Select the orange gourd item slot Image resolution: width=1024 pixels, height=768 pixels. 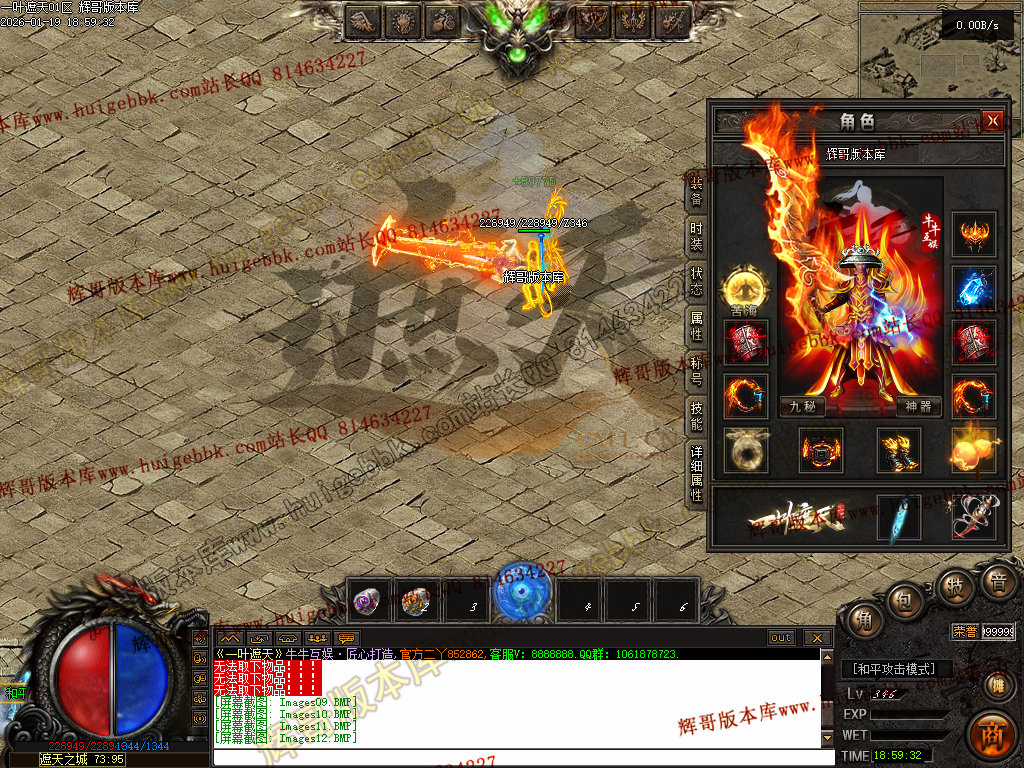coord(973,450)
